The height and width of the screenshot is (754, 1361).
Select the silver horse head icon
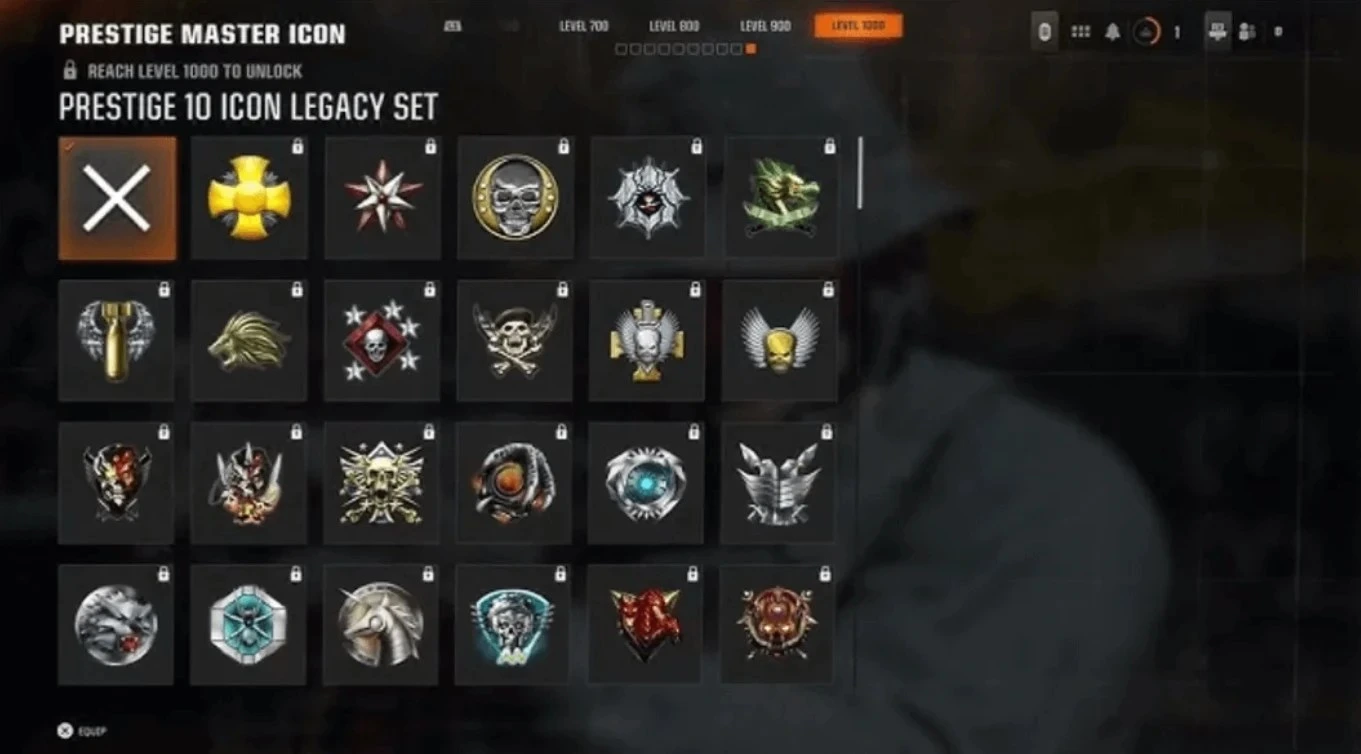381,625
